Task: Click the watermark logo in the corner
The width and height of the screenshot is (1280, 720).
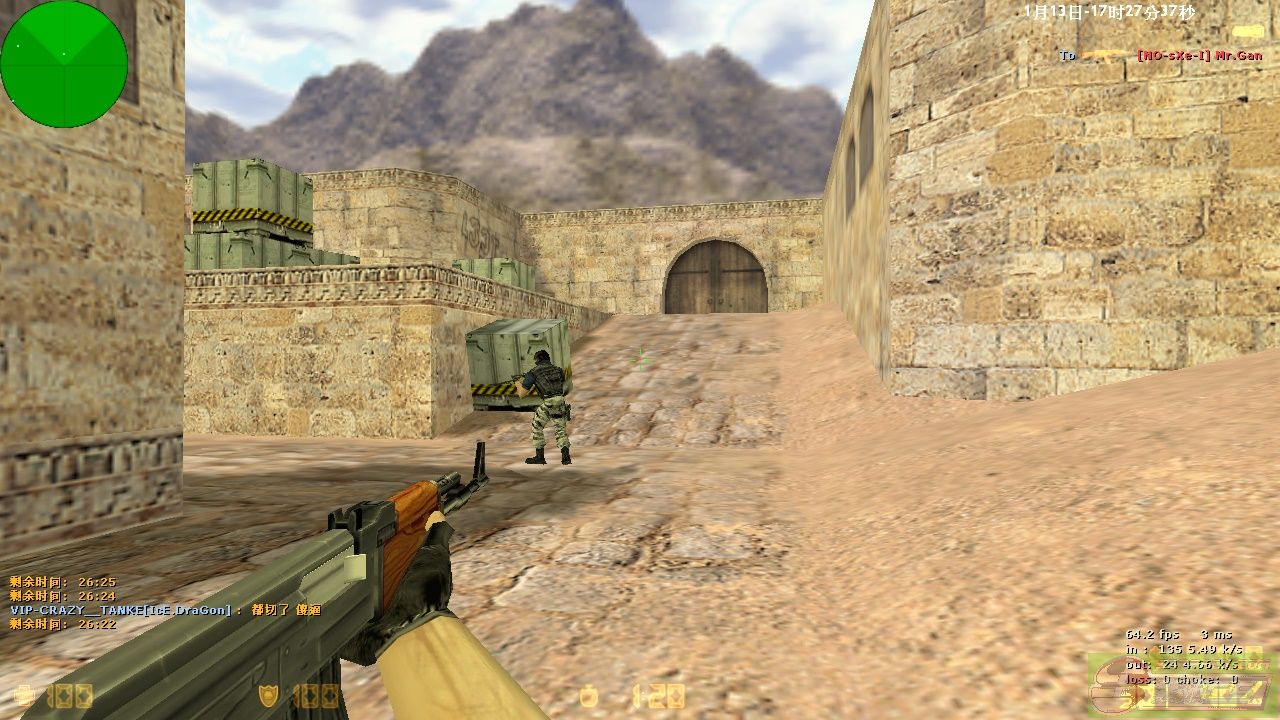Action: tap(1180, 684)
